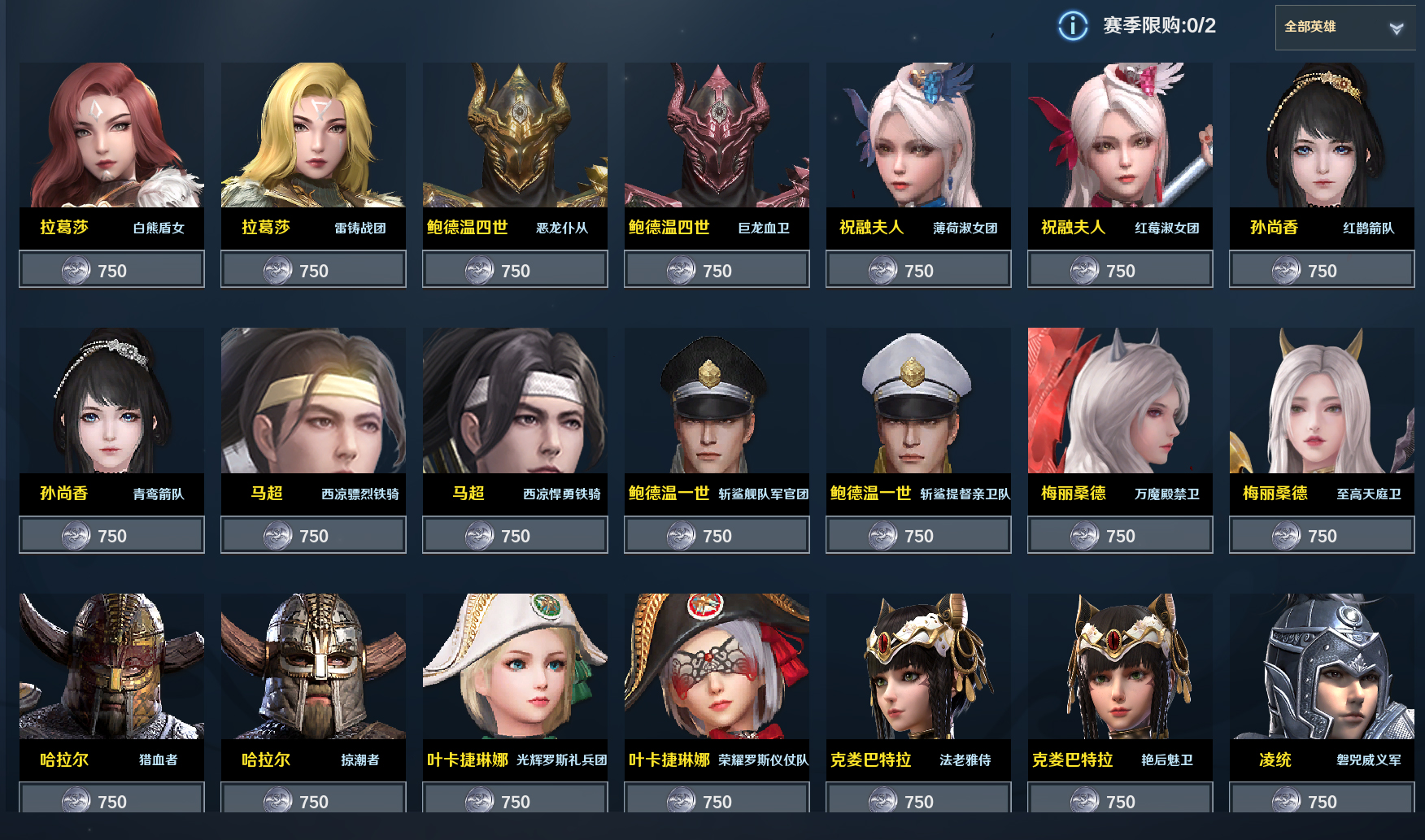The width and height of the screenshot is (1425, 840).
Task: Buy 马超 西凉悍勇铁骑 for 750
Action: point(515,535)
